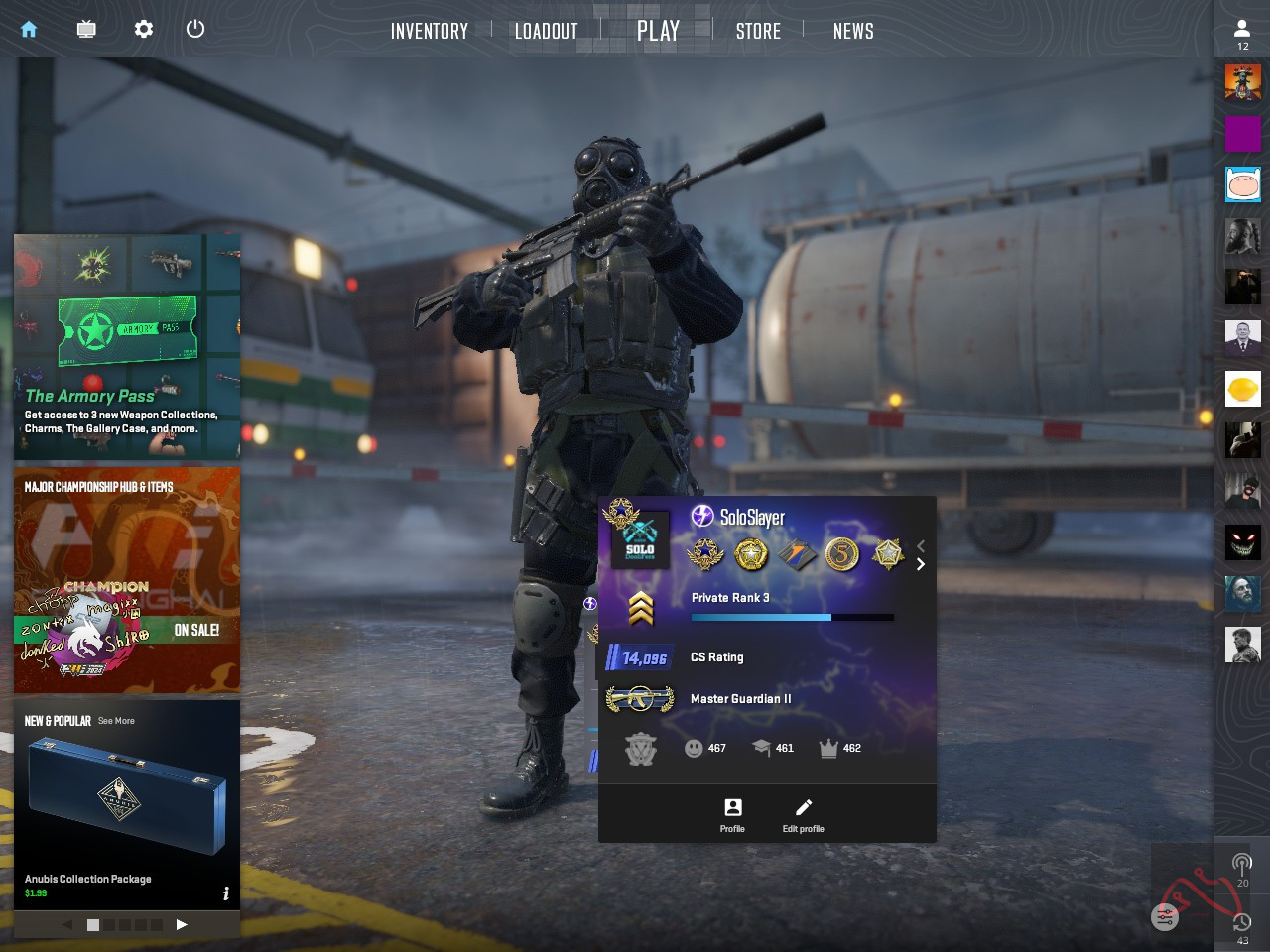This screenshot has height=952, width=1270.
Task: Choose Edit profile
Action: click(803, 815)
